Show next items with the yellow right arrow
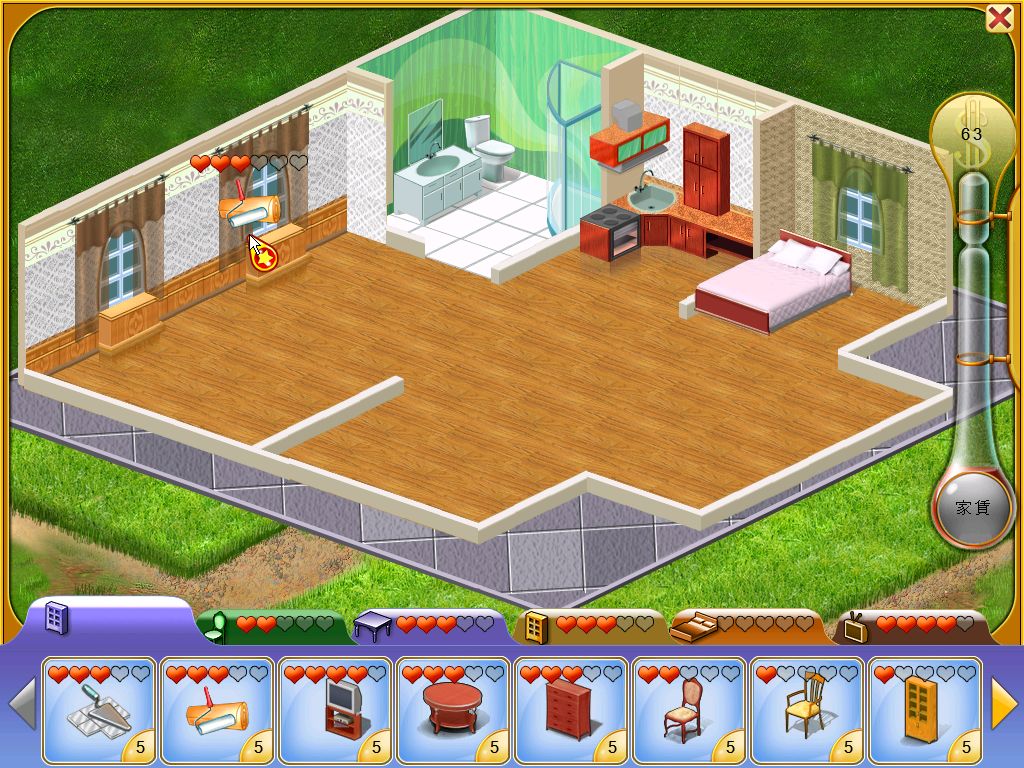 1003,704
